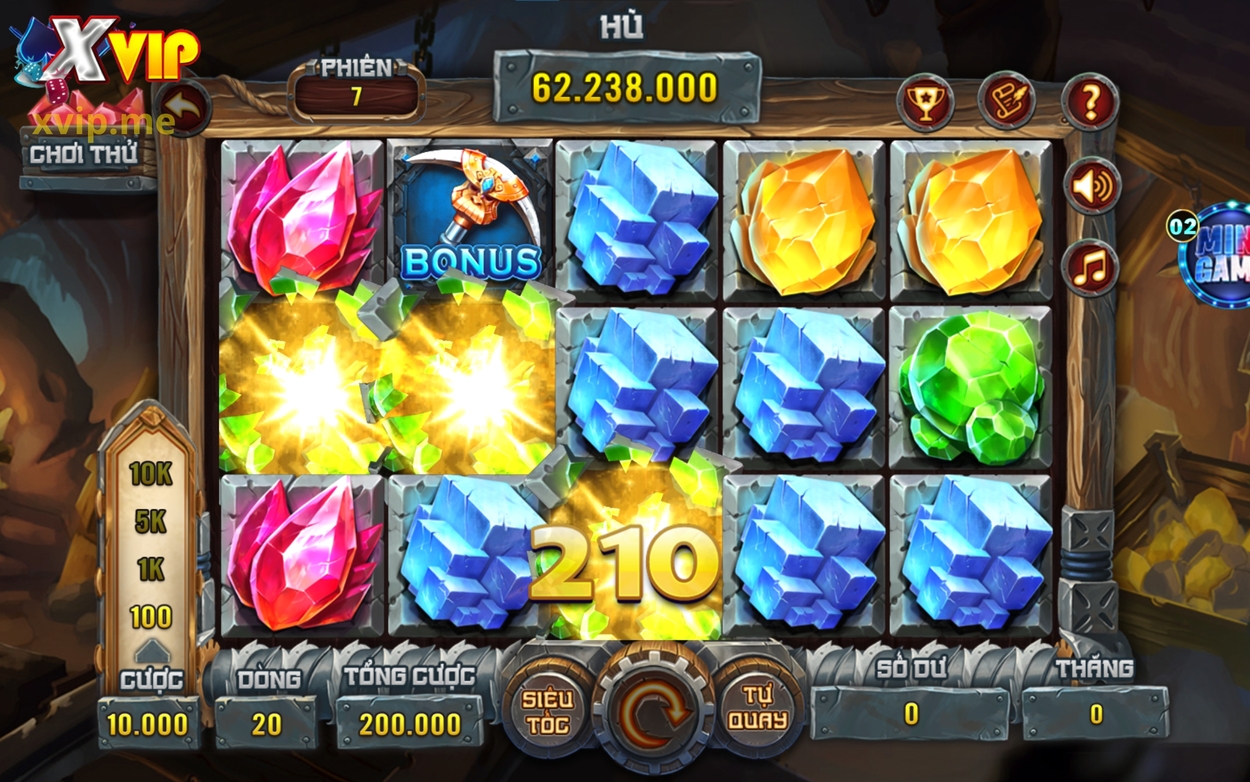Viewport: 1250px width, 782px height.
Task: Click the Cược bet amount box
Action: (148, 723)
